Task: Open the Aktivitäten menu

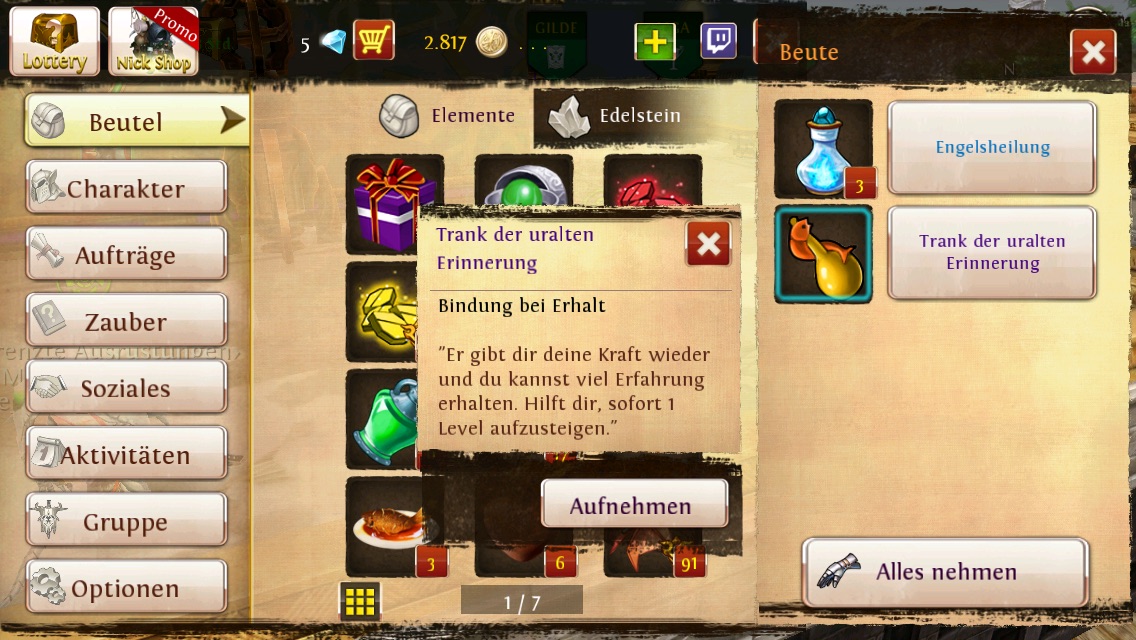Action: [126, 455]
